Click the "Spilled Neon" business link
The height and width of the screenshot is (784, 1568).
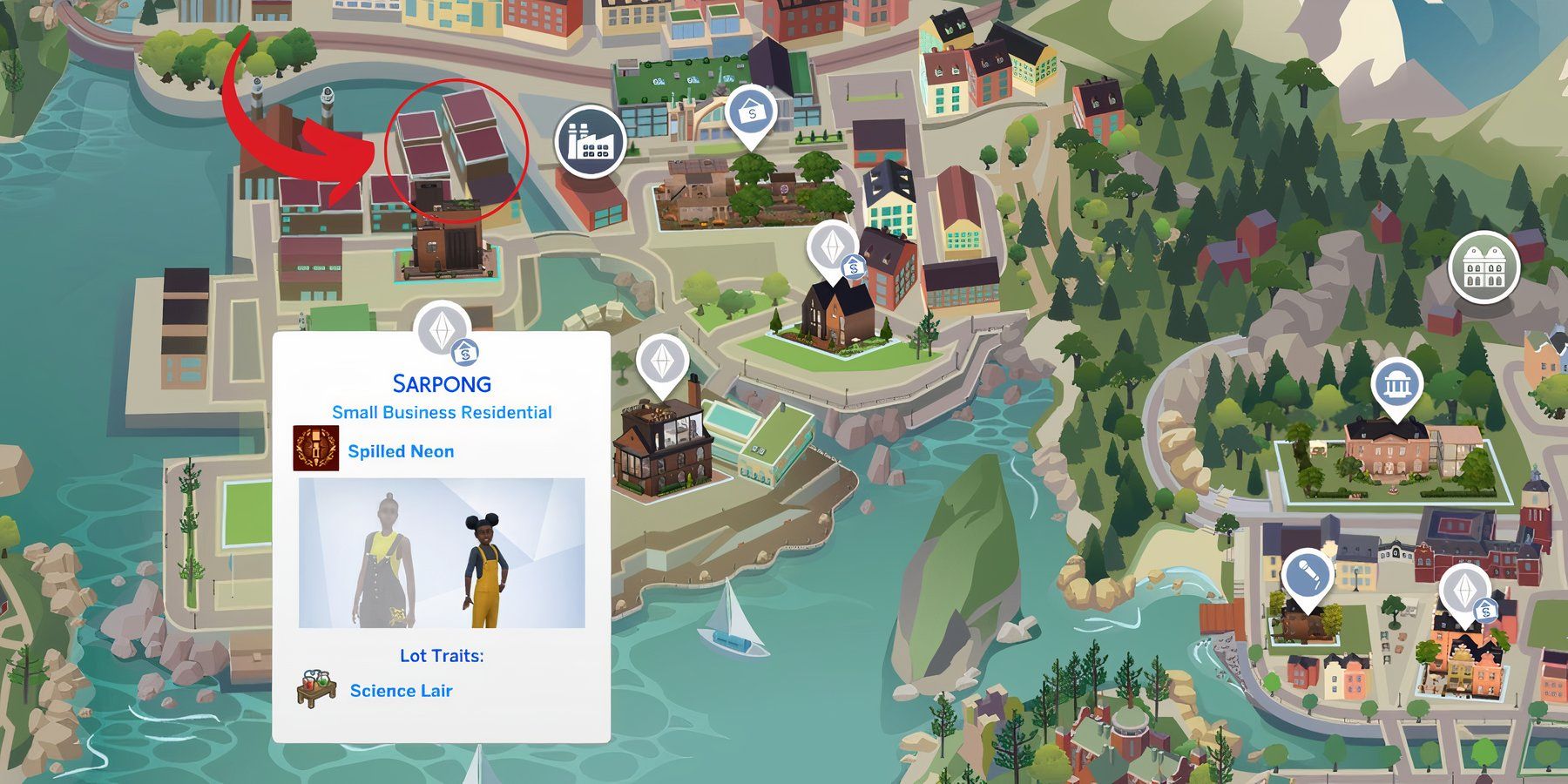point(403,451)
